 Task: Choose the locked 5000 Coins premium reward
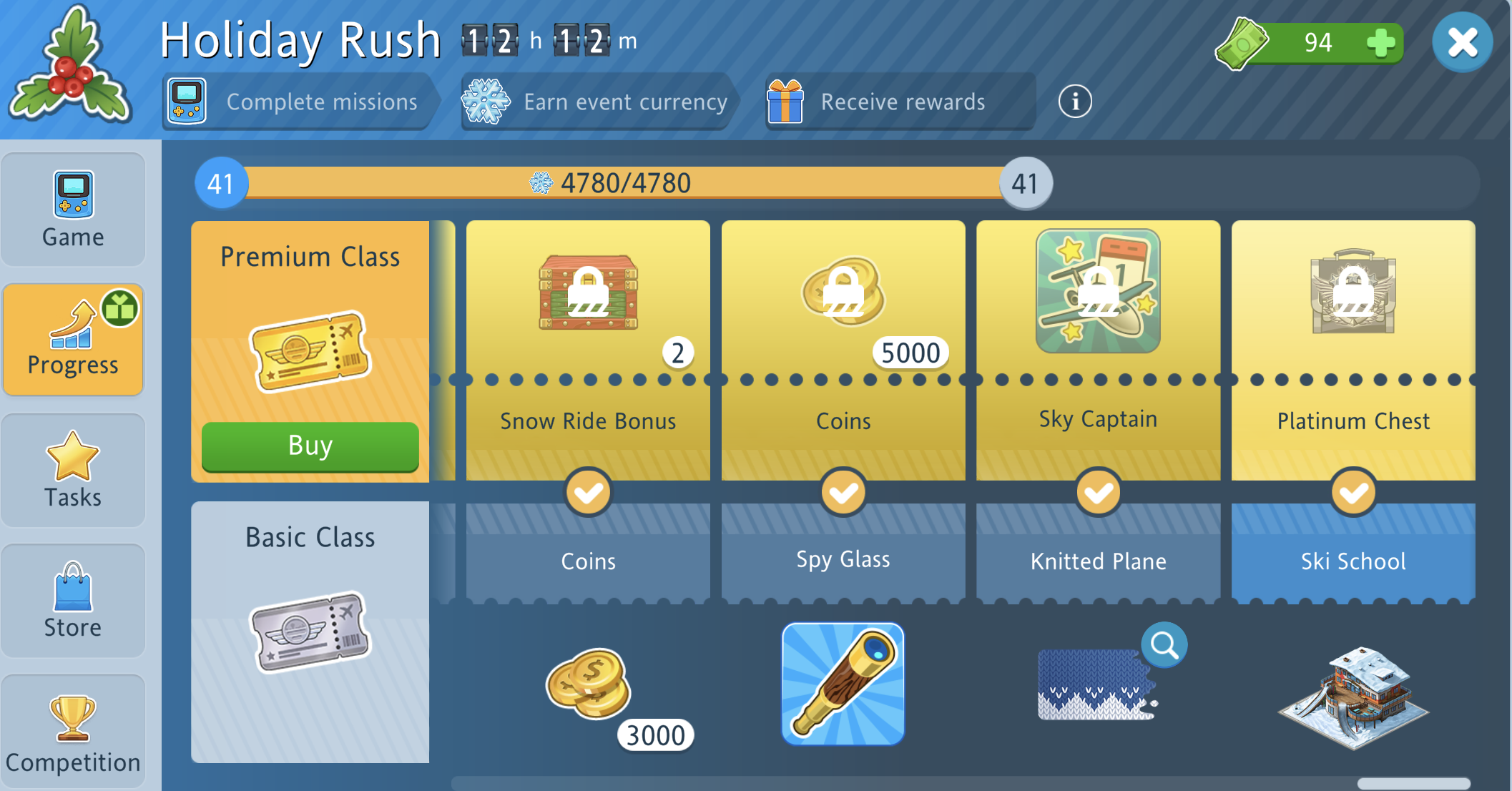[x=843, y=293]
